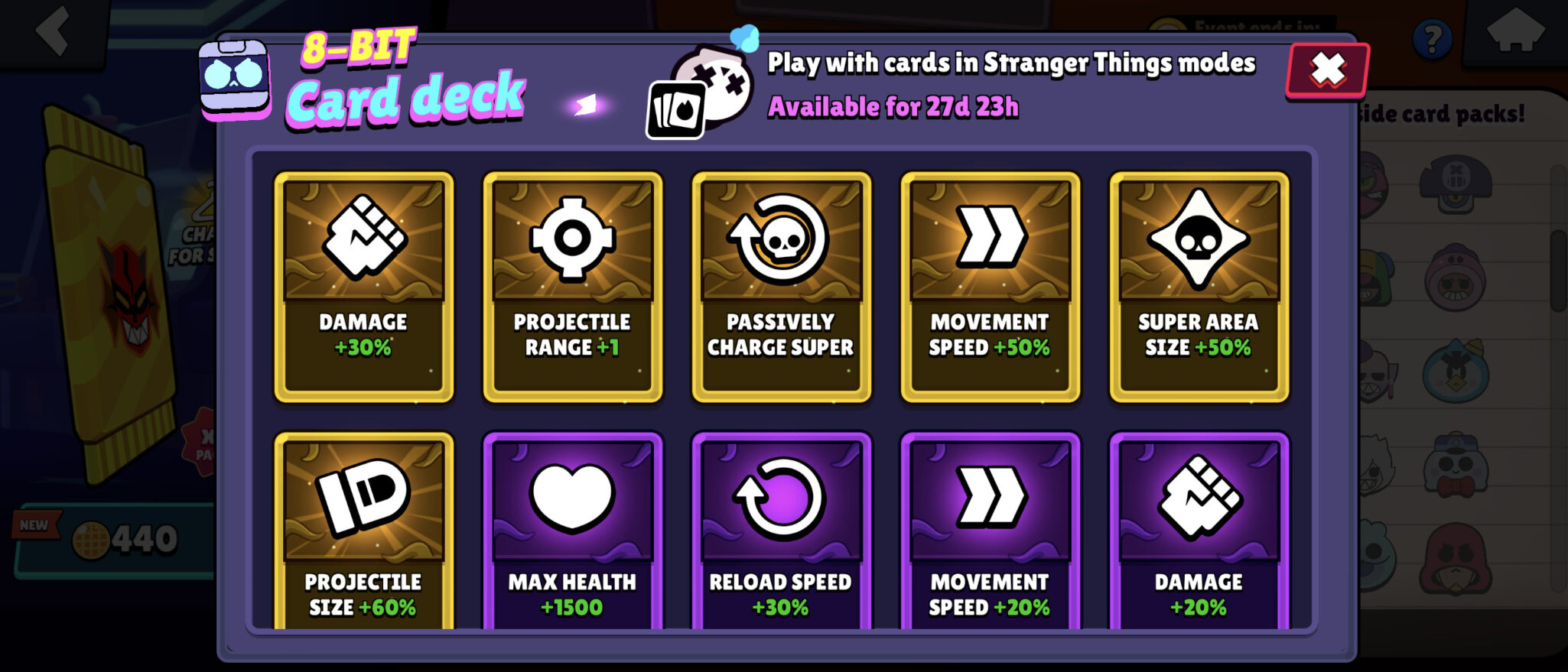Go to the home screen
This screenshot has height=672, width=1568.
(1514, 32)
